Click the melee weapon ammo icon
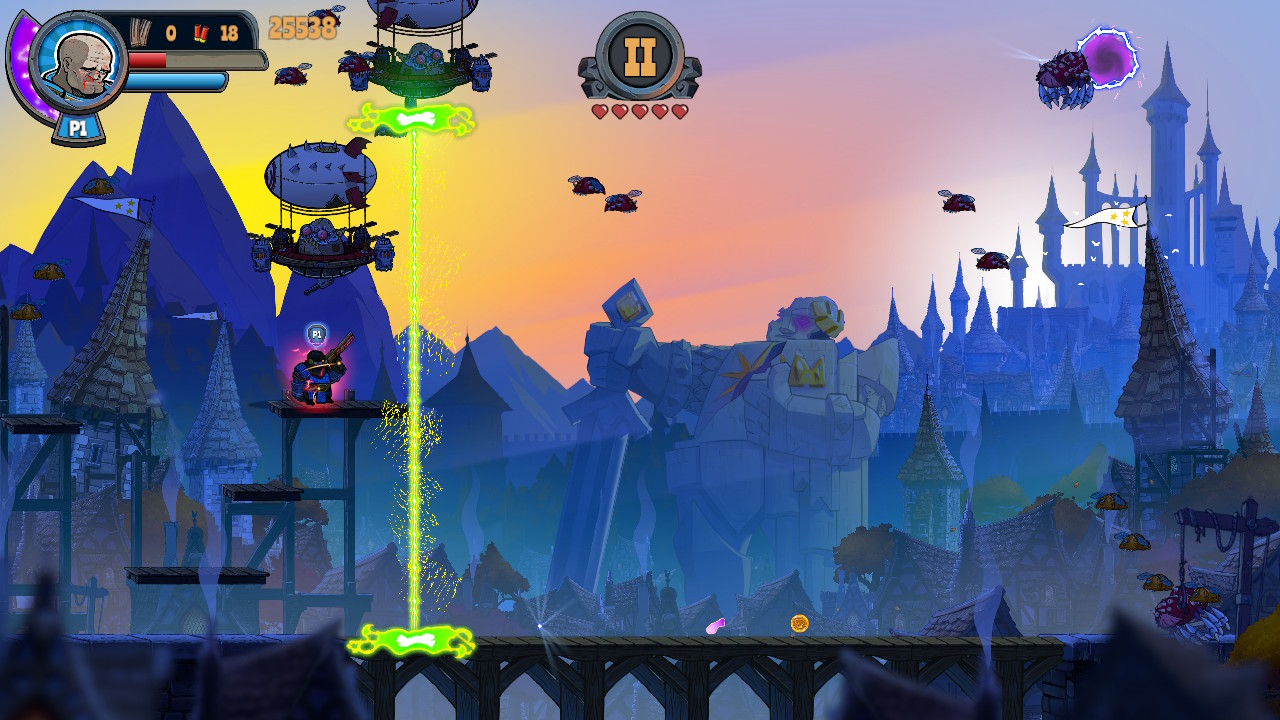Image resolution: width=1280 pixels, height=720 pixels. (139, 30)
